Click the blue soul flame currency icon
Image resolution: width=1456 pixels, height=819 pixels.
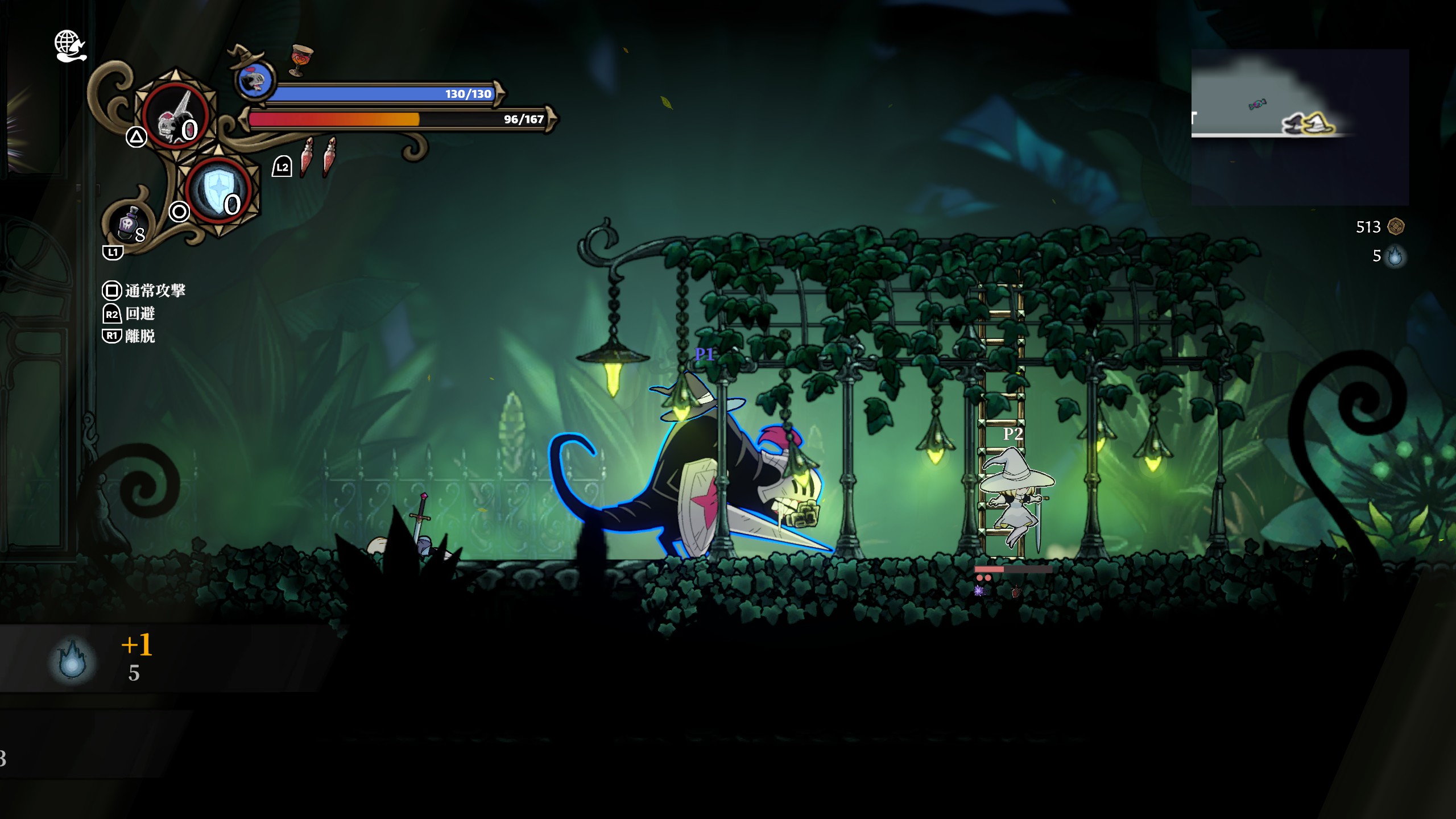1395,256
